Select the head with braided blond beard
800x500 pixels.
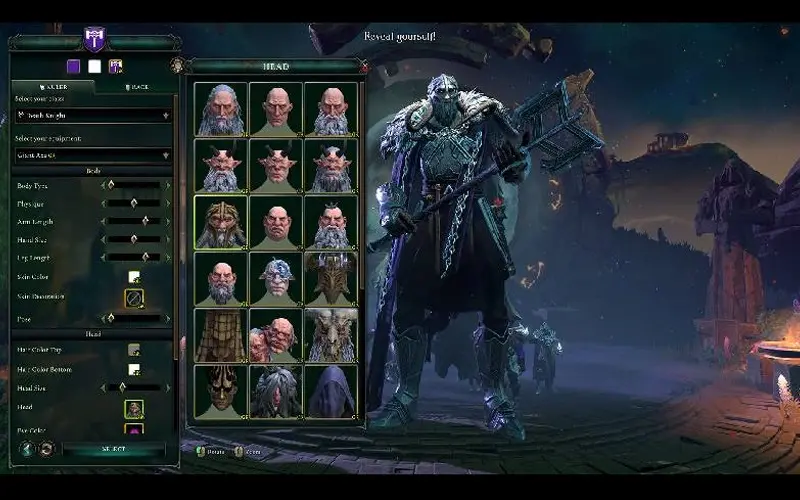tap(220, 222)
